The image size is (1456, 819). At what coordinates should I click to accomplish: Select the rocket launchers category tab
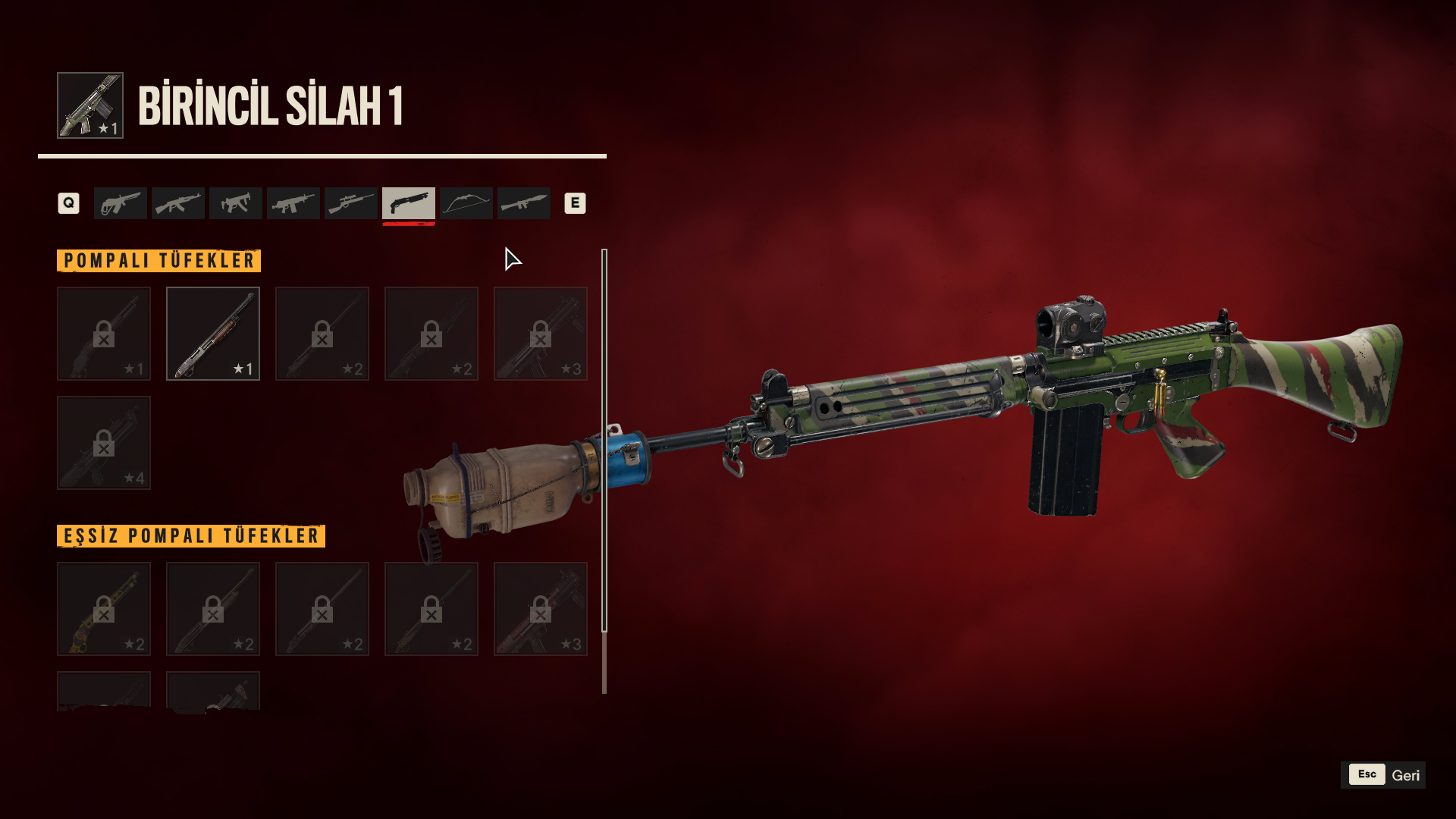click(x=524, y=203)
